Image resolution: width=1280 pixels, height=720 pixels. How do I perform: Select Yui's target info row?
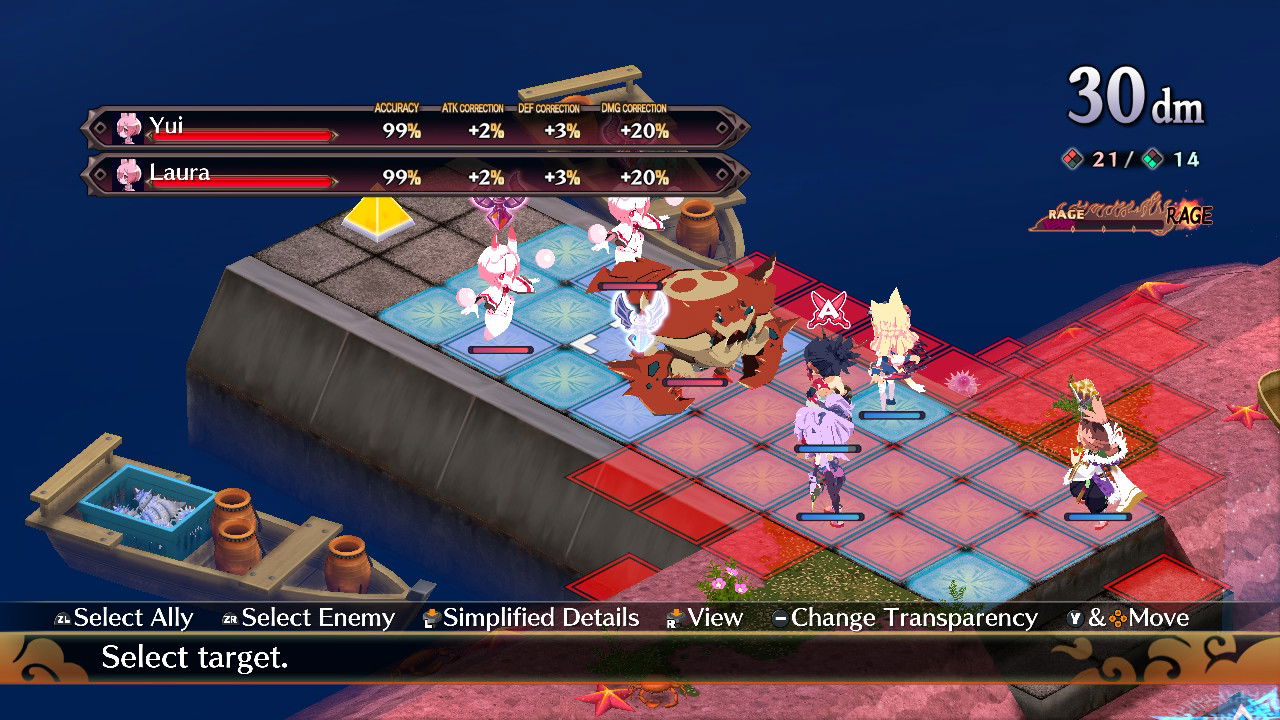pyautogui.click(x=415, y=129)
